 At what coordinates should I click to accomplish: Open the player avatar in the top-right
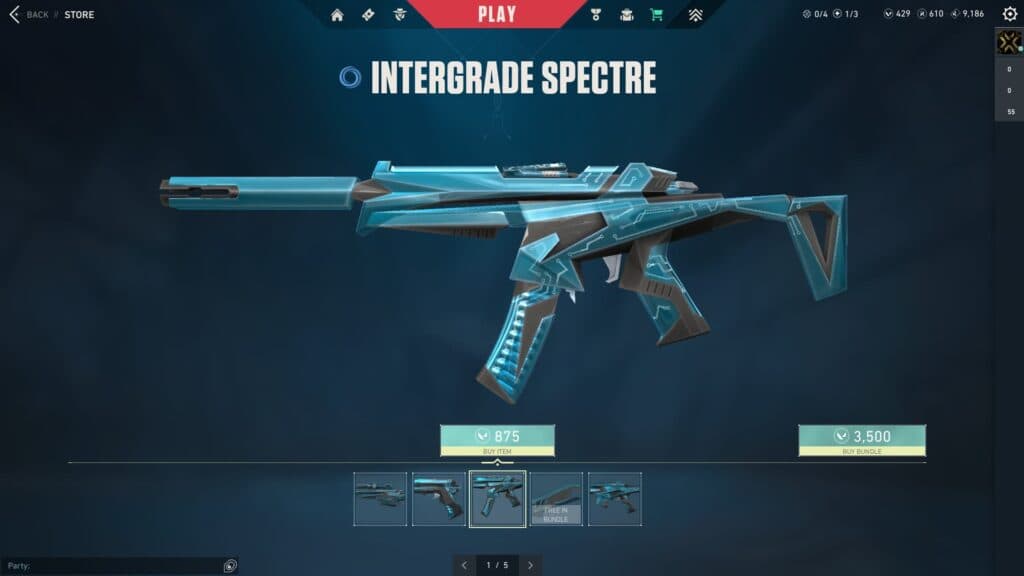click(1008, 42)
